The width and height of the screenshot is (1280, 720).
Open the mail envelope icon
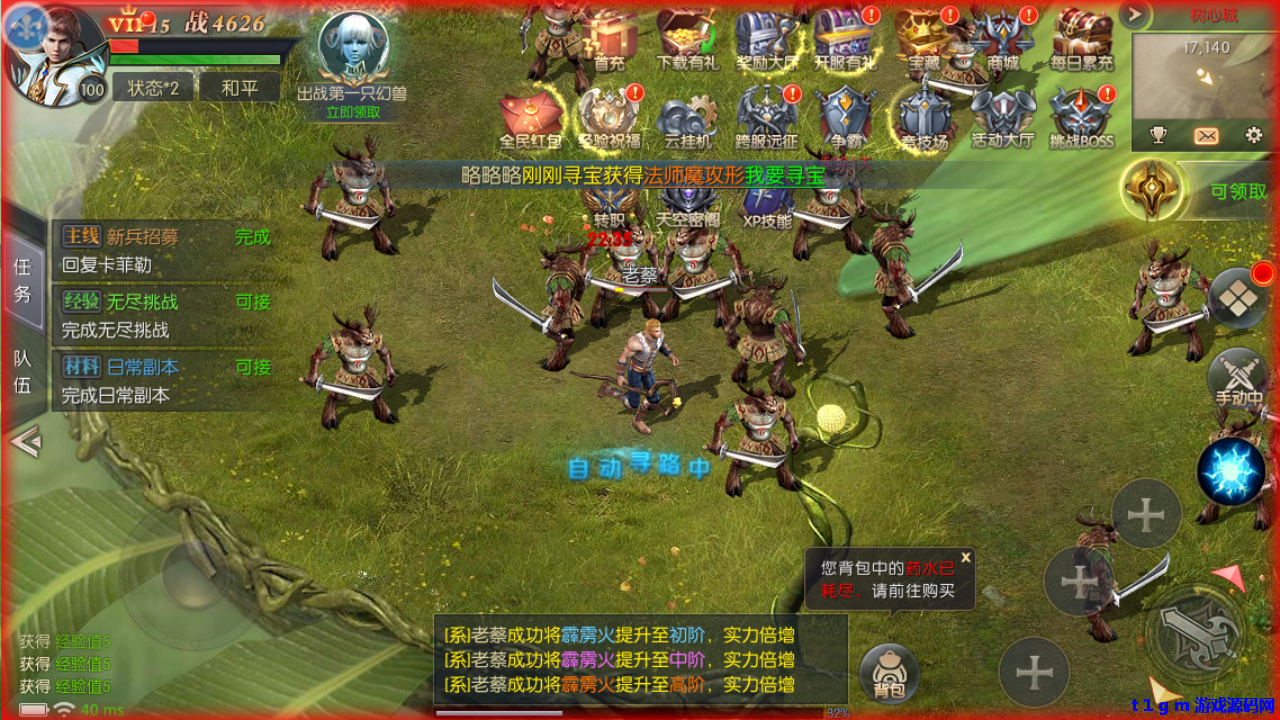[x=1206, y=135]
